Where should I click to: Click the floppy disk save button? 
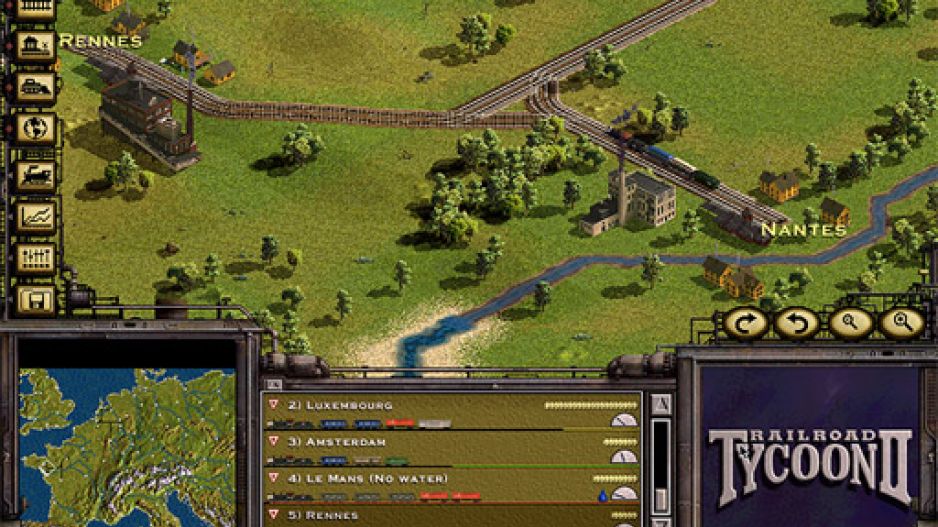(x=36, y=300)
